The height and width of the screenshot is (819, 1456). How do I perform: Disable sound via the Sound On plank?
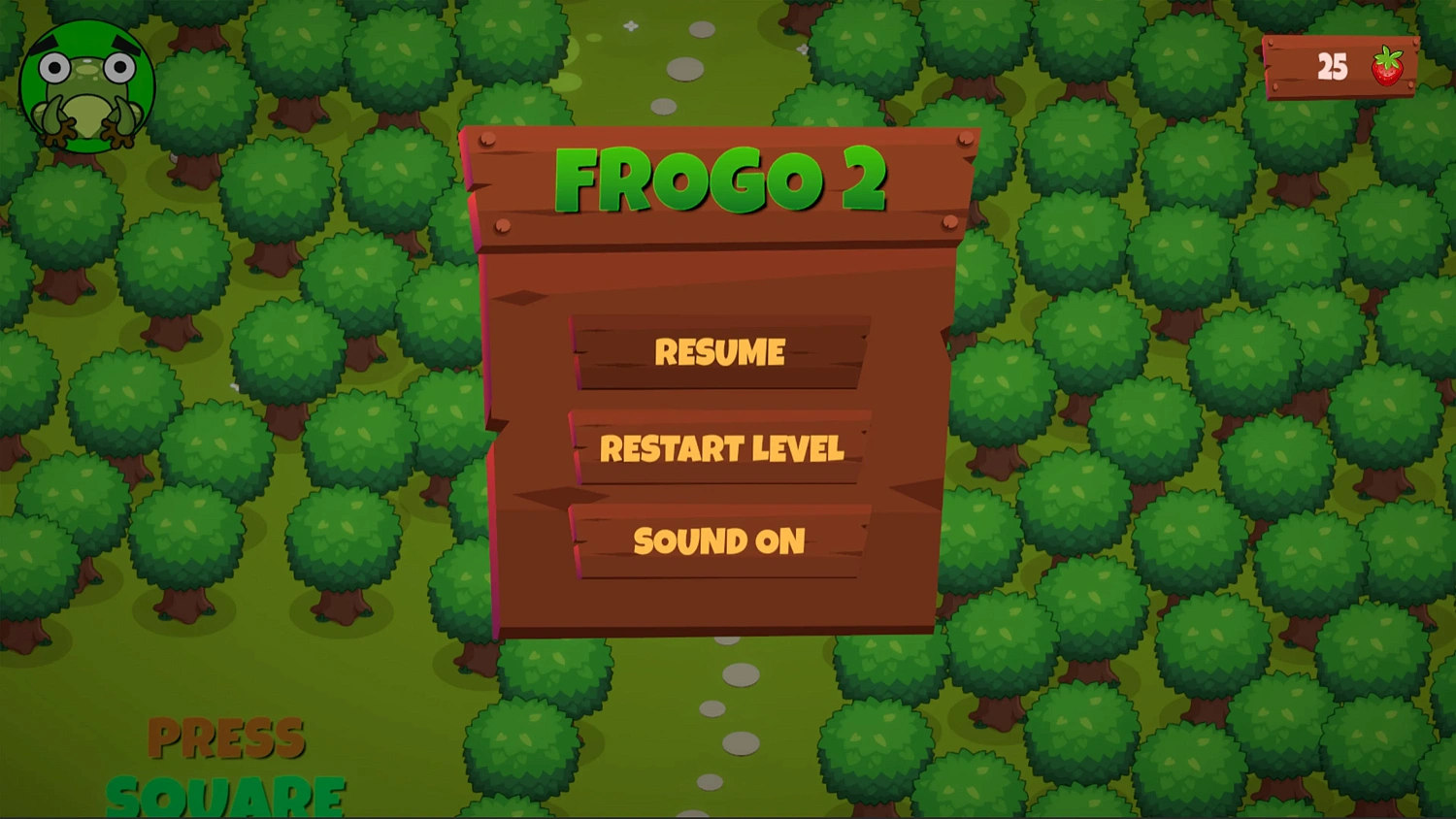[x=720, y=541]
